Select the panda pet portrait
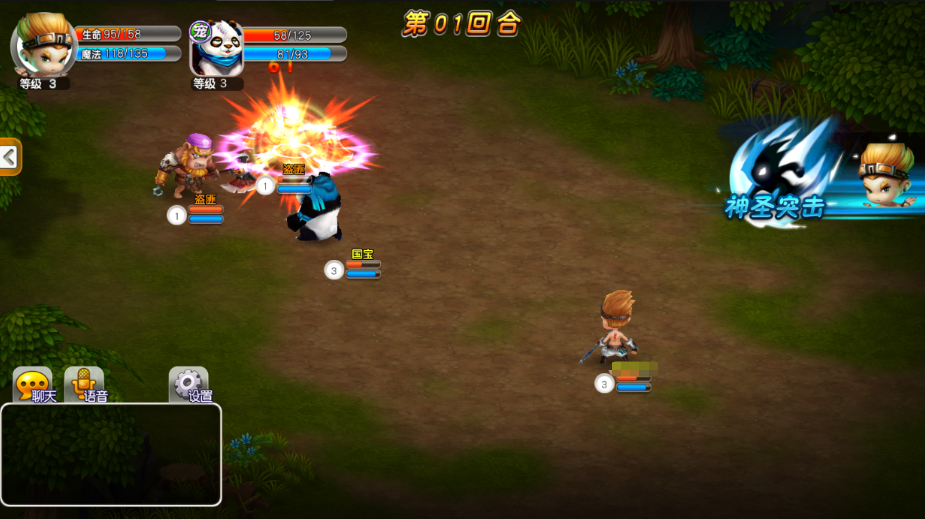Screen dimensions: 925x519 tap(215, 46)
